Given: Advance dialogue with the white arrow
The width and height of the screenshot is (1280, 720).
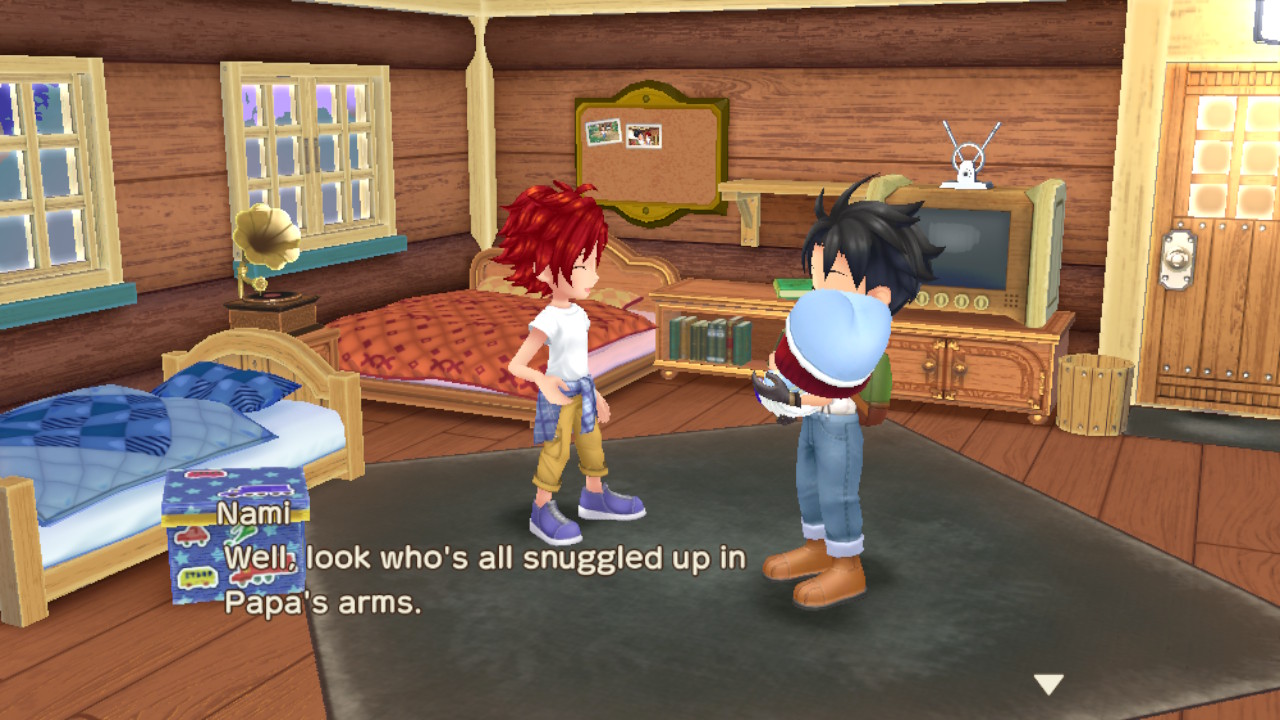Looking at the screenshot, I should point(1048,684).
